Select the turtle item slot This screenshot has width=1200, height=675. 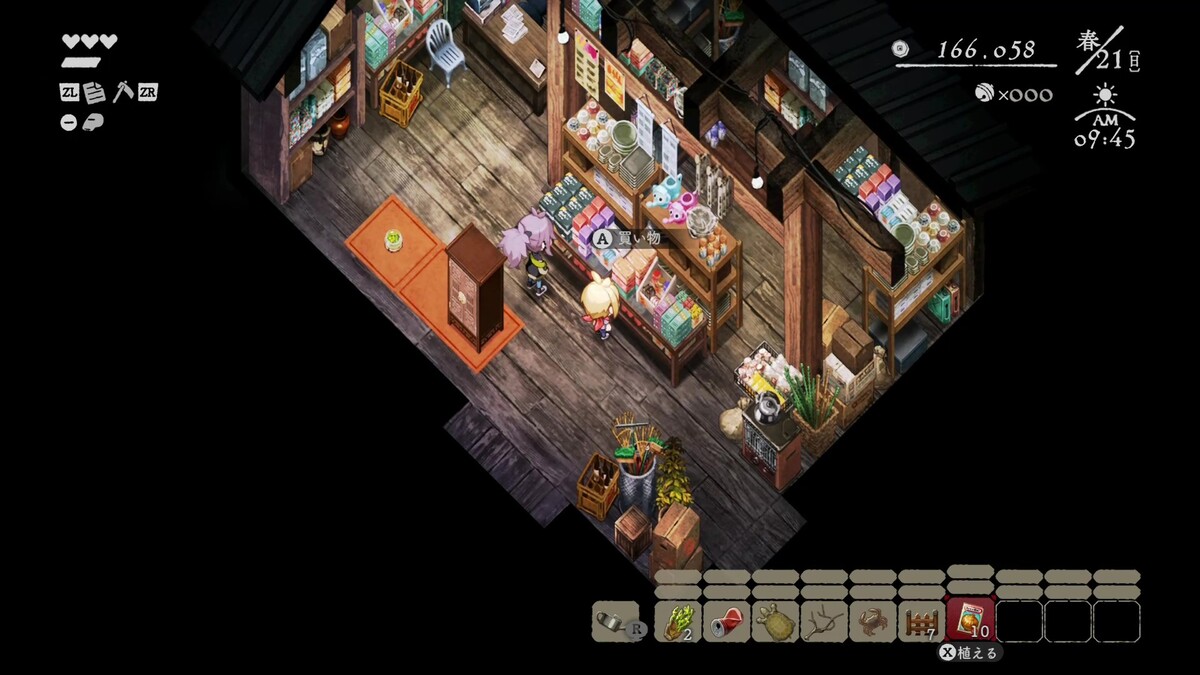[x=775, y=621]
